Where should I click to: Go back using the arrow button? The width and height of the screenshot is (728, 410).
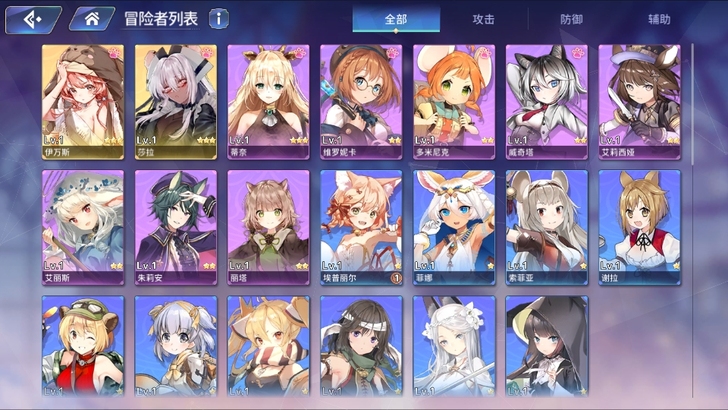[32, 19]
